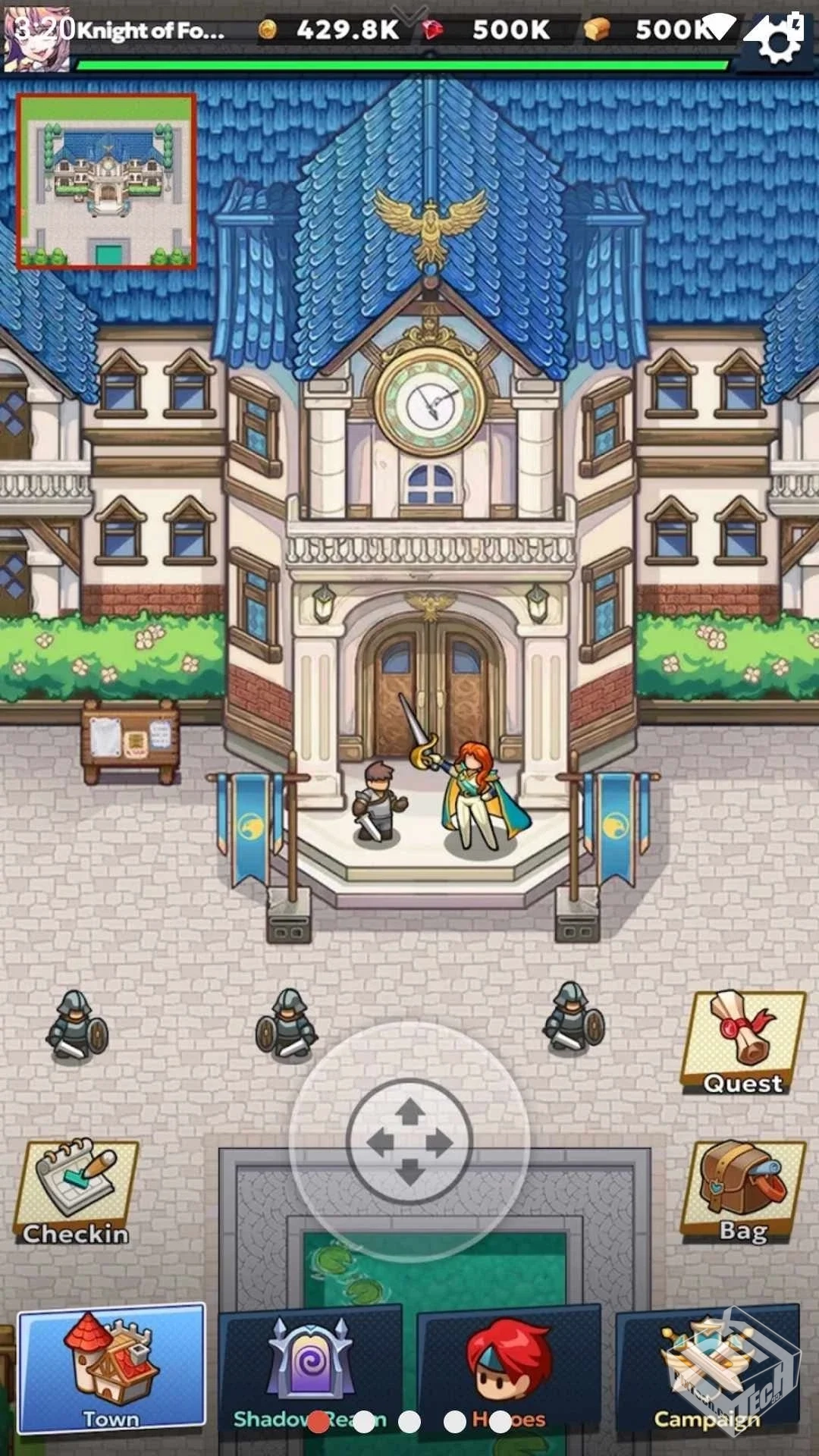Tap the gold coin currency icon
This screenshot has height=1456, width=819.
pyautogui.click(x=267, y=30)
